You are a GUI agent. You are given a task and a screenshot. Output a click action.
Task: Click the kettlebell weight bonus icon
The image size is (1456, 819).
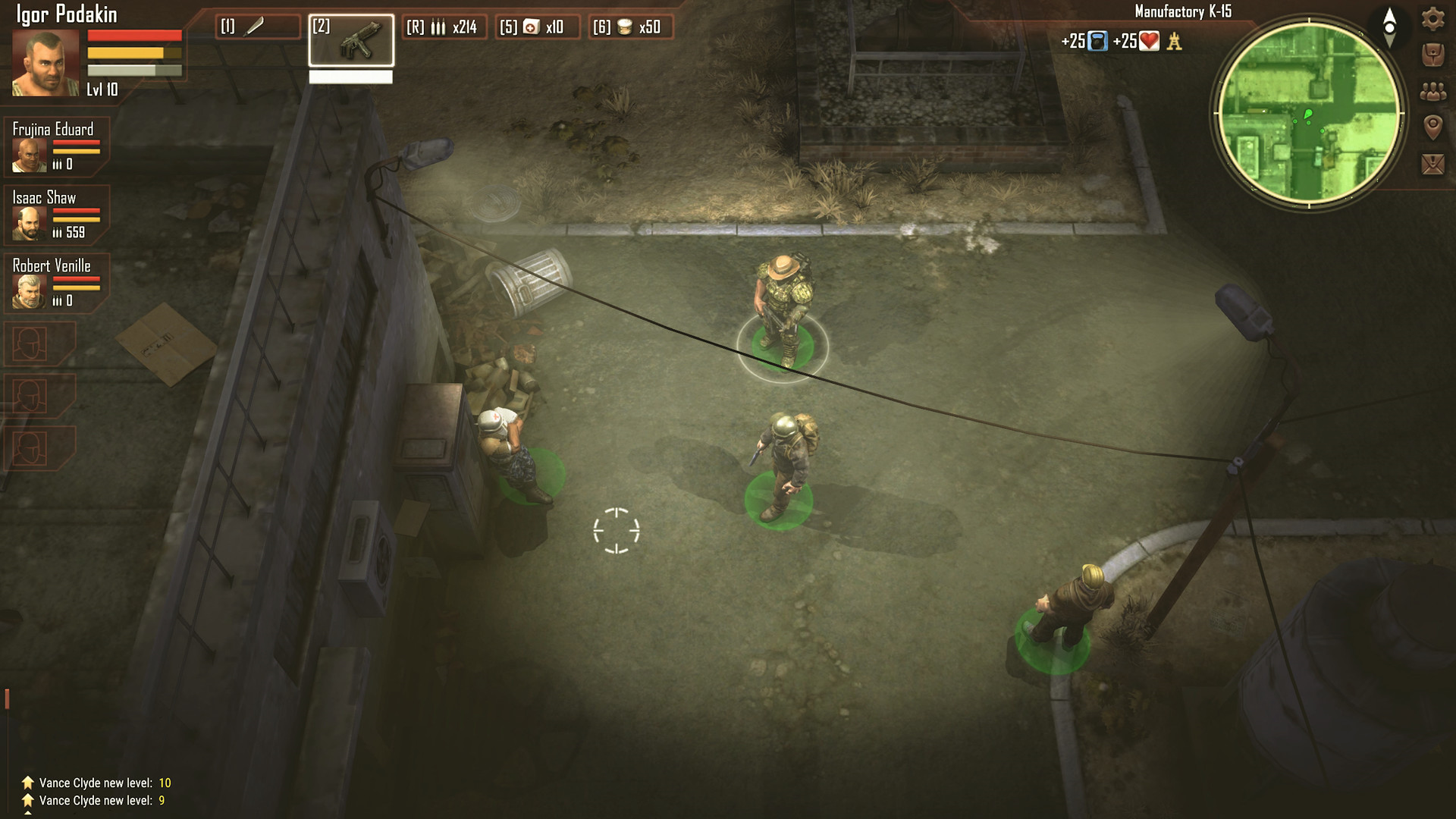(1097, 42)
